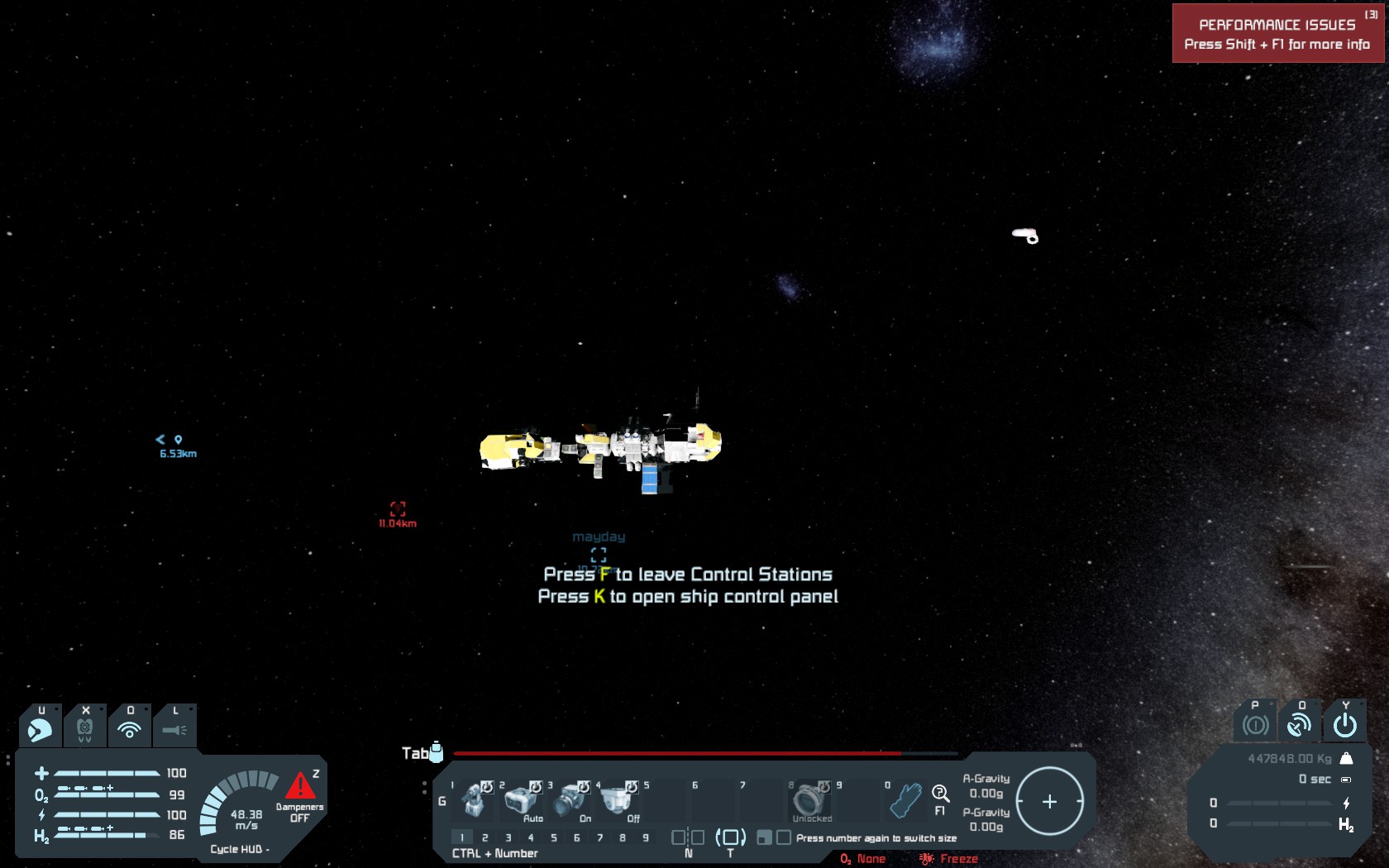Toggle the helmet visor icon
Image resolution: width=1389 pixels, height=868 pixels.
[40, 729]
